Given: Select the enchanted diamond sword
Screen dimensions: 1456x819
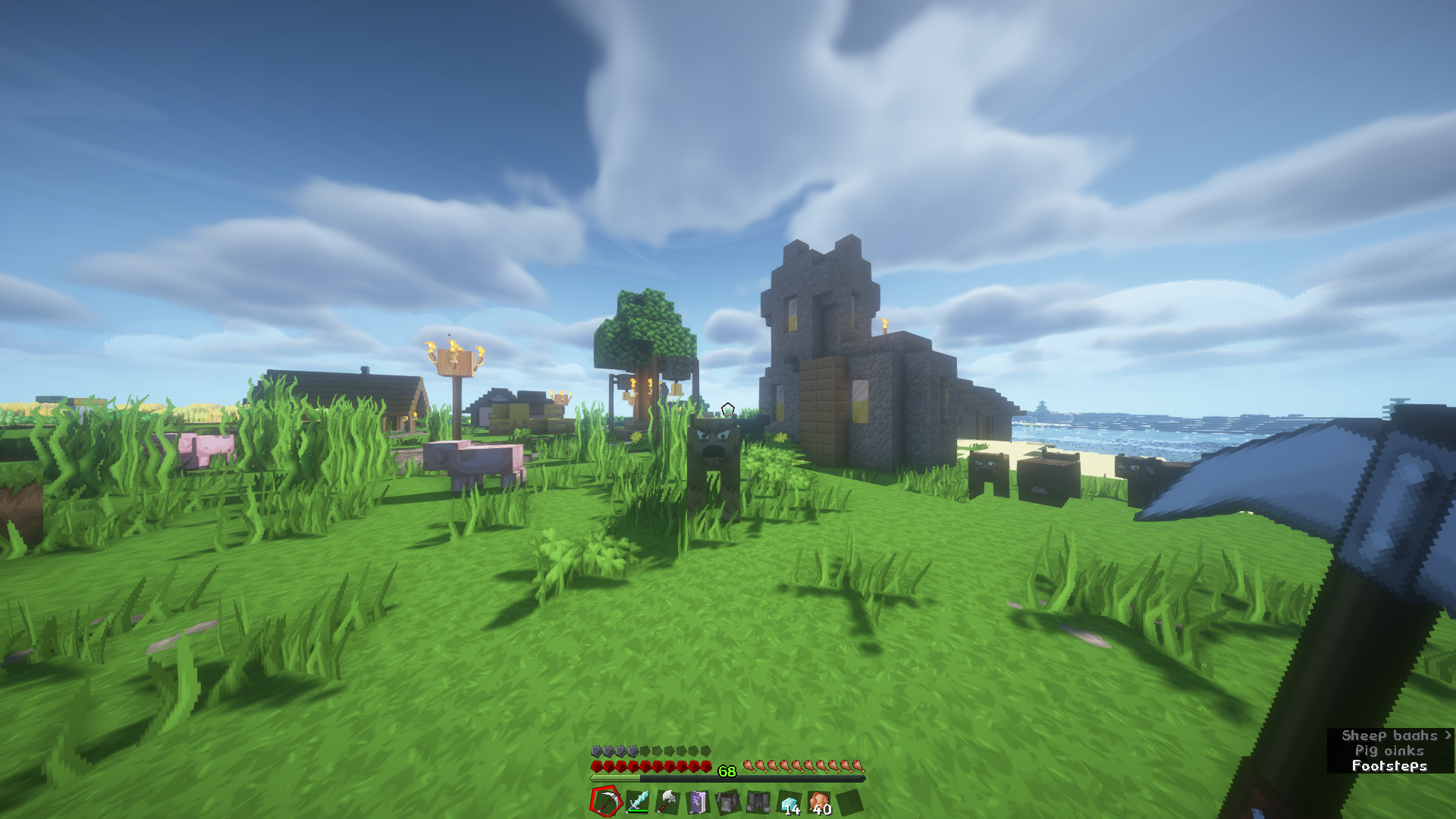Looking at the screenshot, I should [x=638, y=800].
